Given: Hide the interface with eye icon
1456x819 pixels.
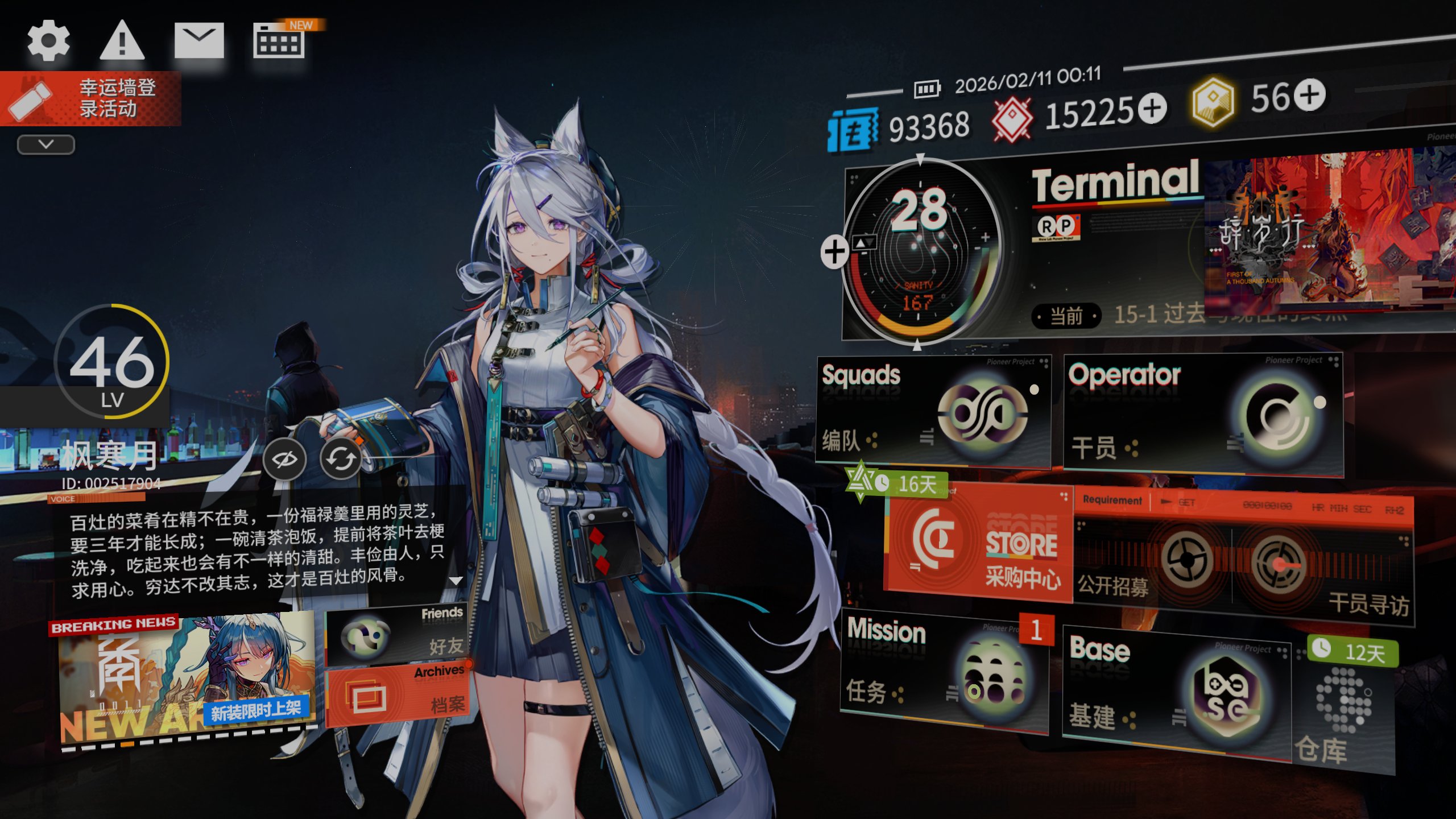Looking at the screenshot, I should coord(284,459).
